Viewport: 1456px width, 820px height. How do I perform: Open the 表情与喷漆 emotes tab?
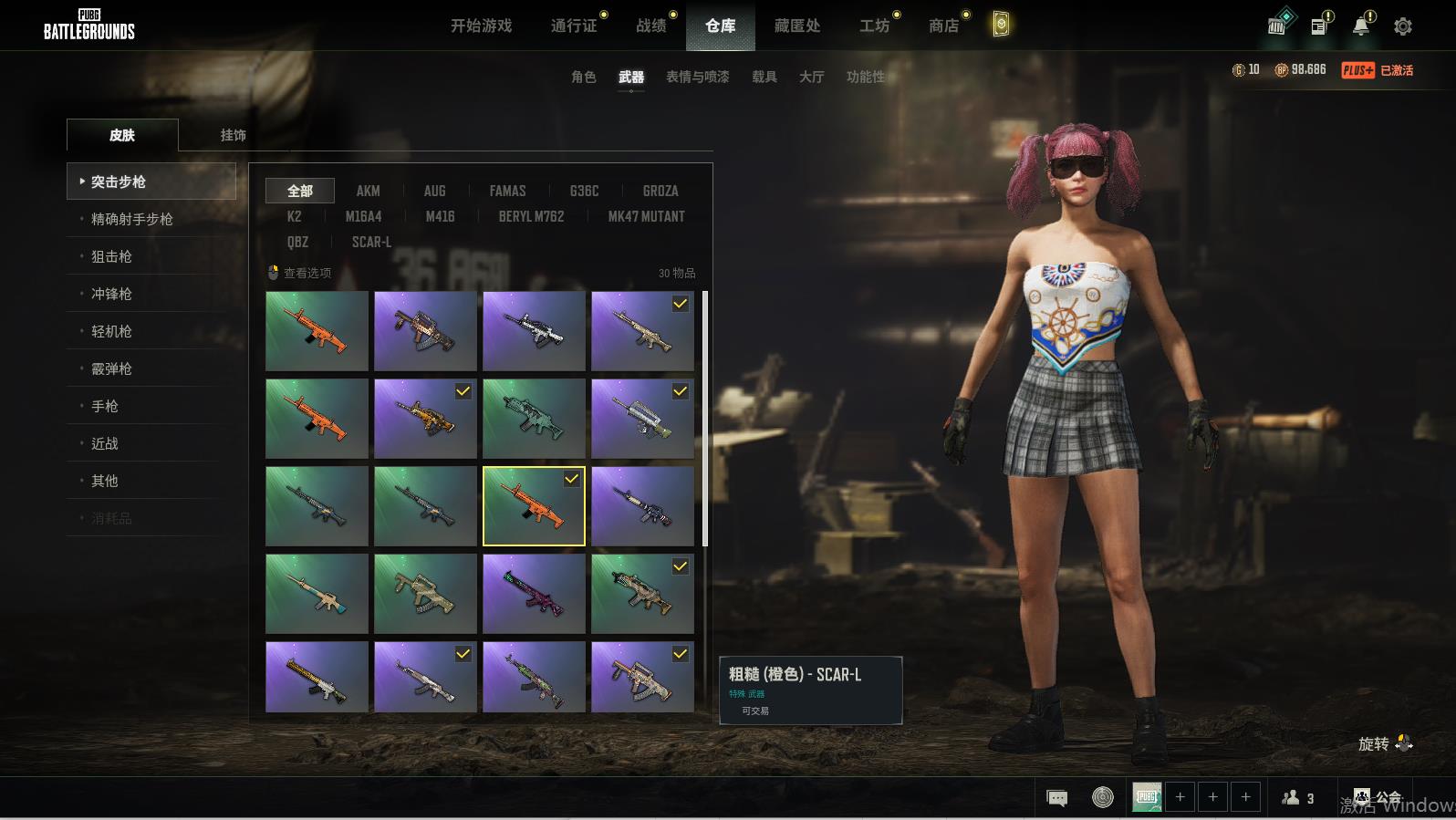click(x=697, y=77)
